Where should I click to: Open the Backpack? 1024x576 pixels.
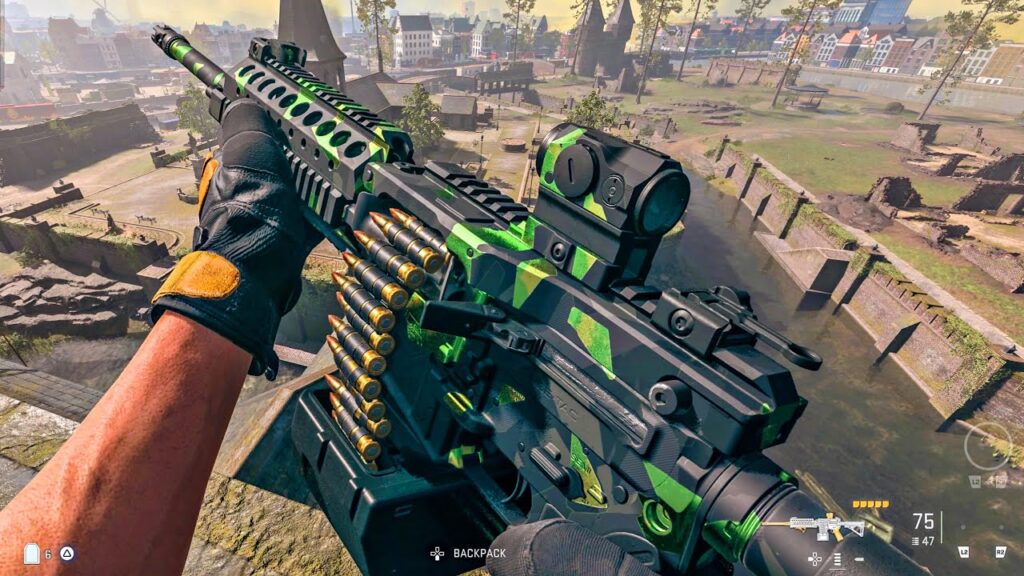468,553
